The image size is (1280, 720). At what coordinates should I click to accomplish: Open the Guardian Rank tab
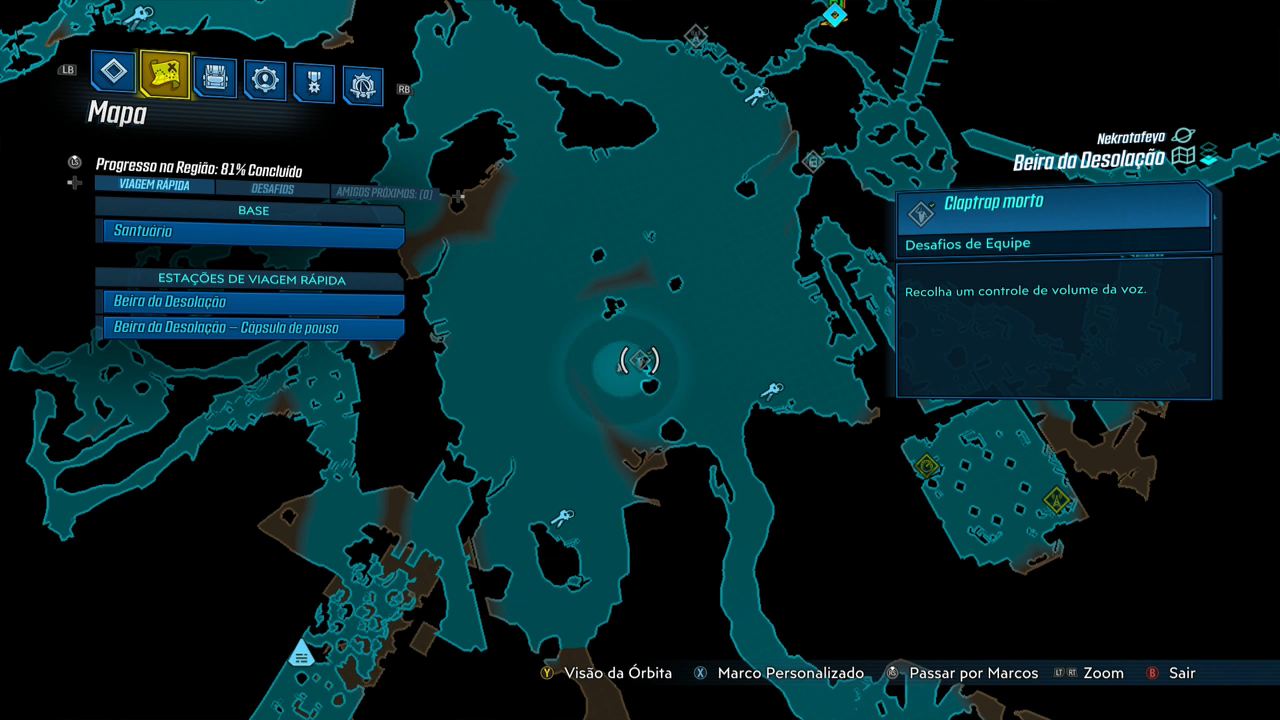(363, 87)
